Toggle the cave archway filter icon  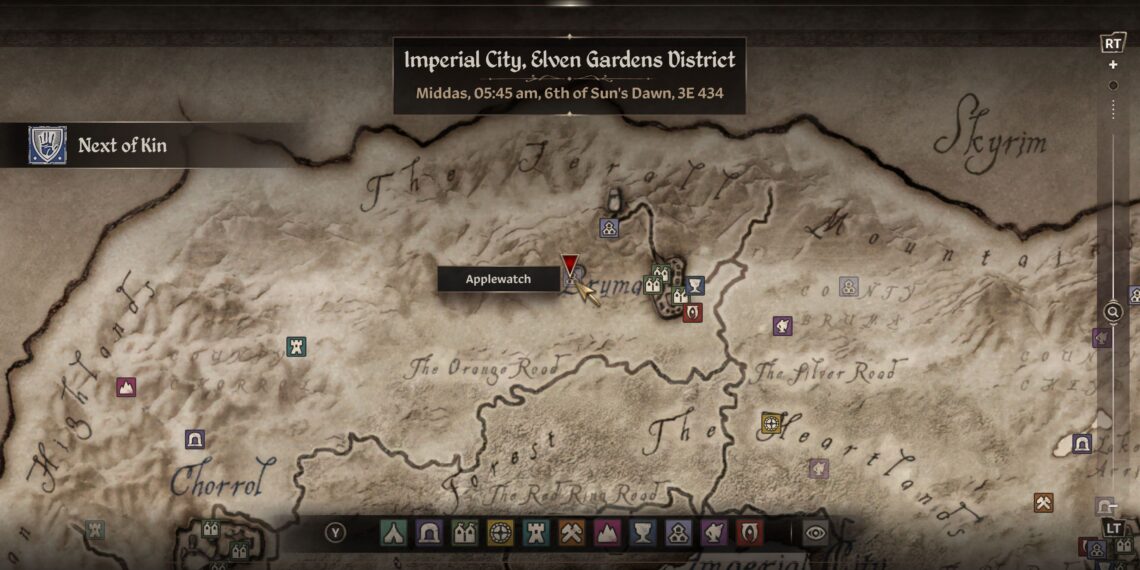[x=428, y=533]
